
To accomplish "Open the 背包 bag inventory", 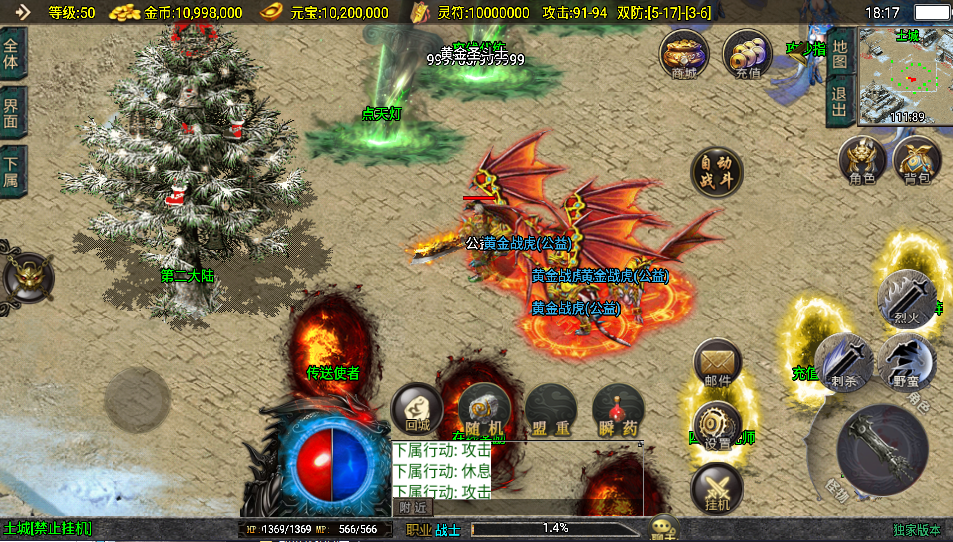I will point(916,161).
